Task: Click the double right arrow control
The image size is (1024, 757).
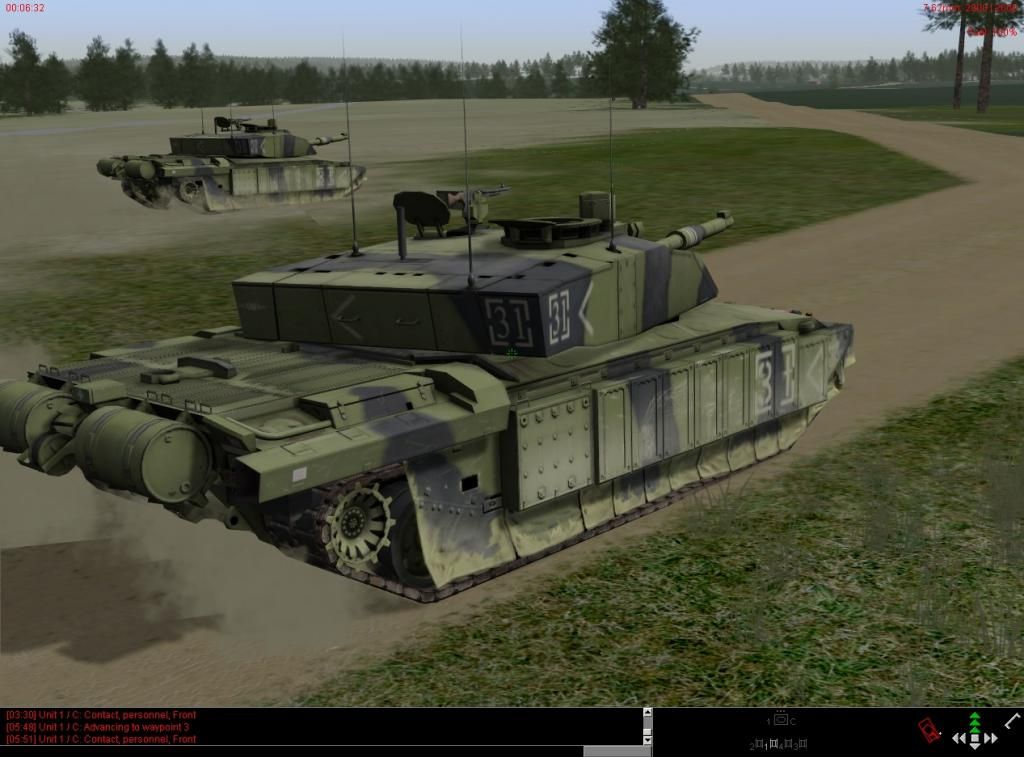Action: (991, 739)
